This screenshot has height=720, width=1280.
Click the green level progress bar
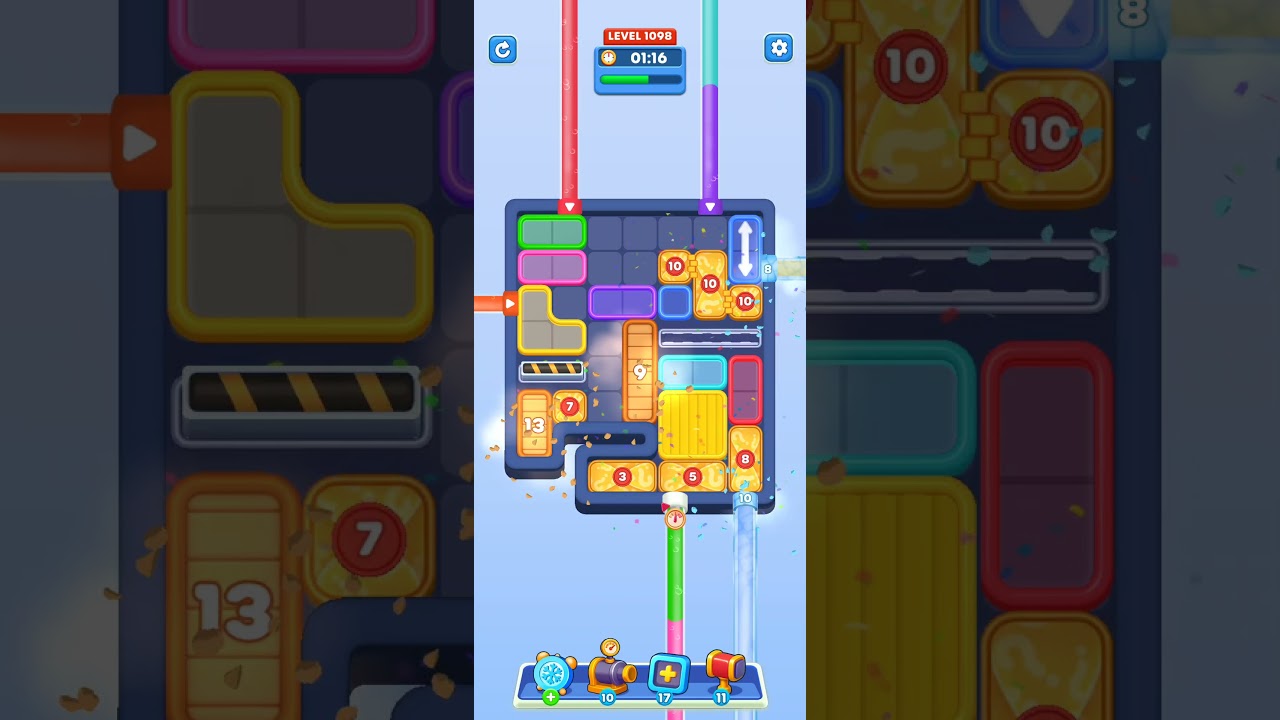point(638,81)
